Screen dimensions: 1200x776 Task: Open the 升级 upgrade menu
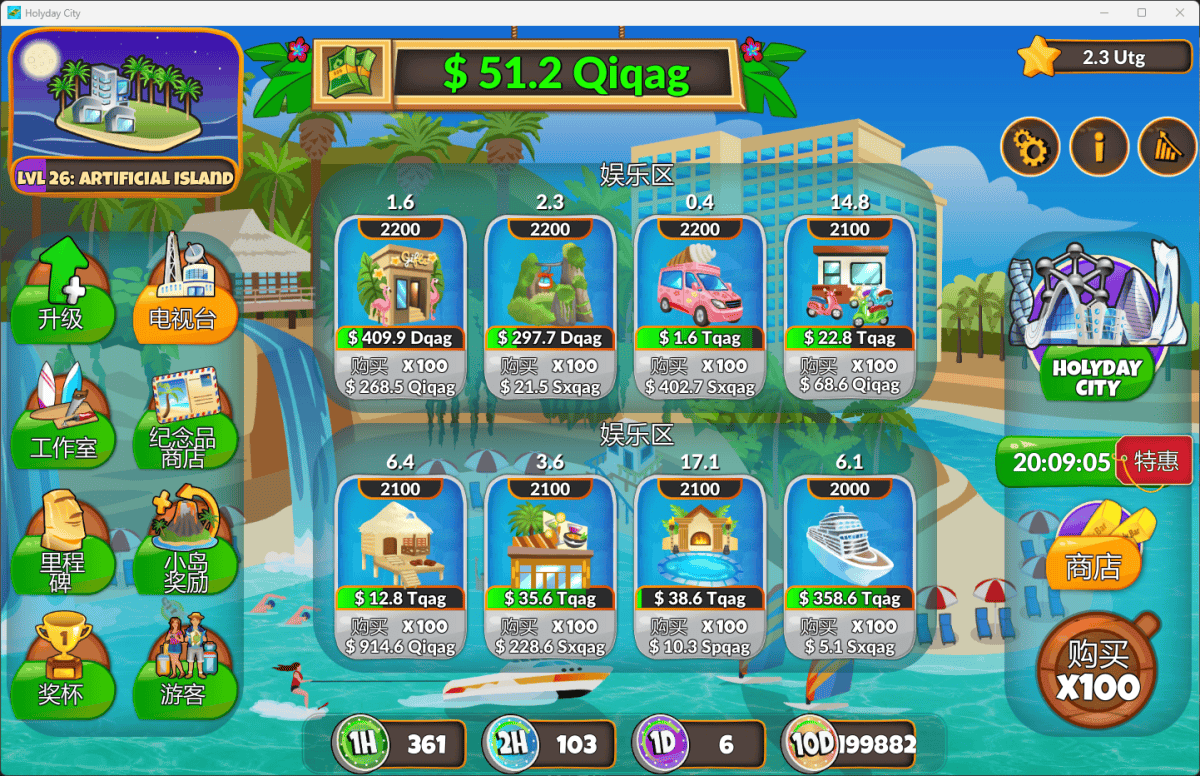[62, 290]
